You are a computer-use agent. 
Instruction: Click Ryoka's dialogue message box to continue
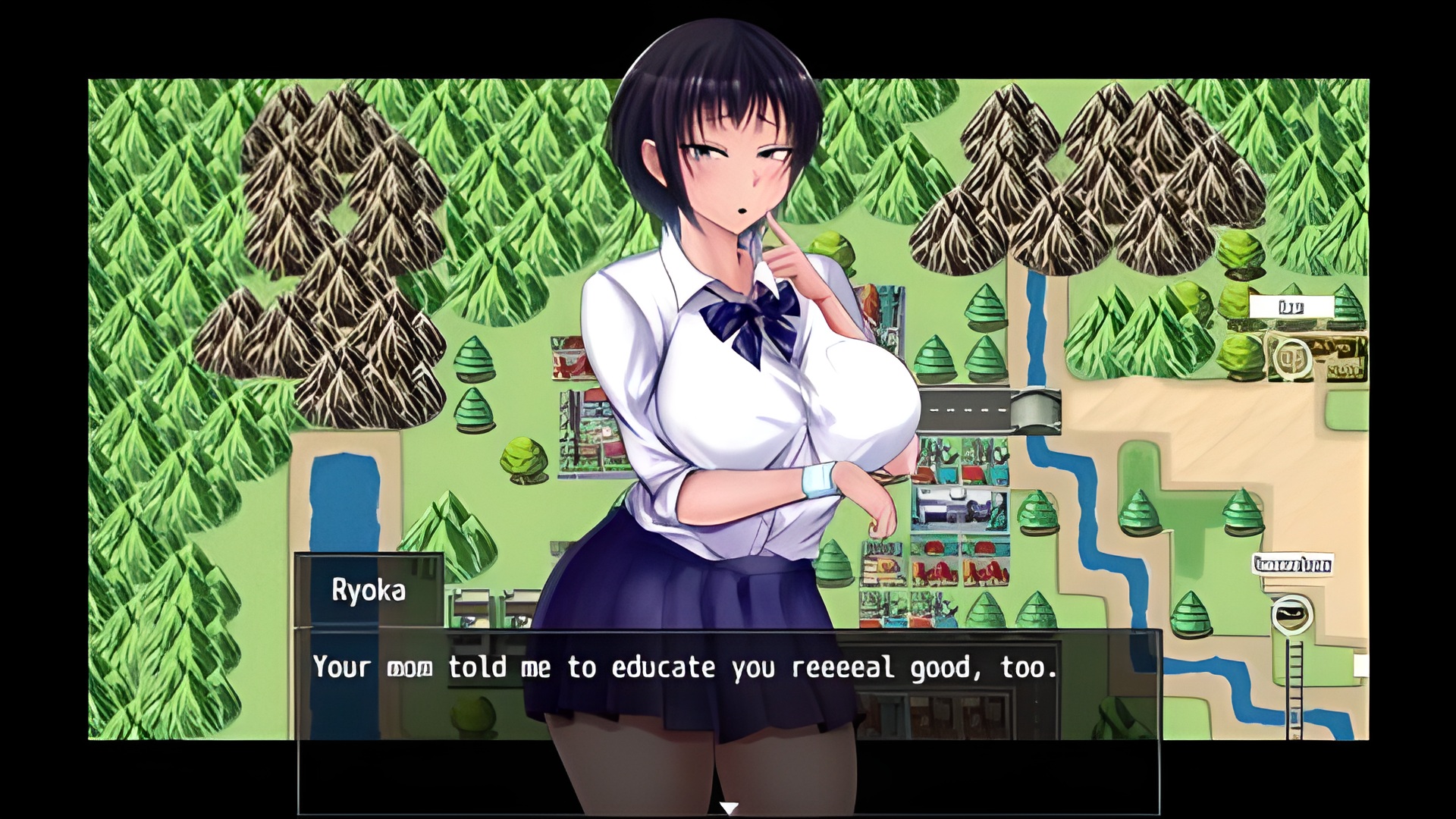[x=728, y=720]
